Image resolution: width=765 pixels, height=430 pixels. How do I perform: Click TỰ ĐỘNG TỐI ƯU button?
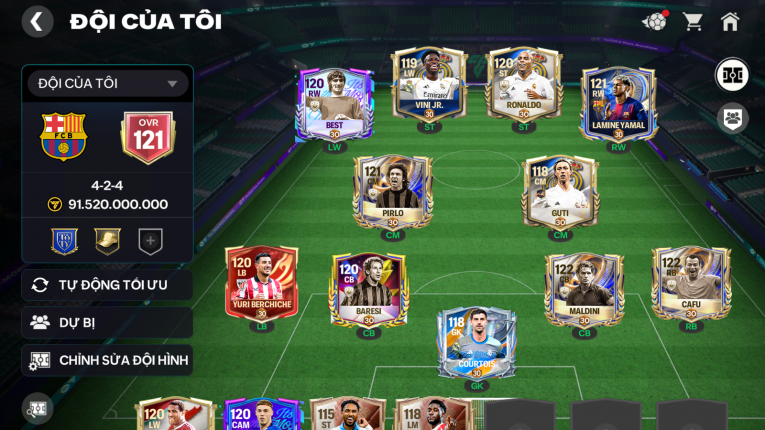pyautogui.click(x=107, y=285)
